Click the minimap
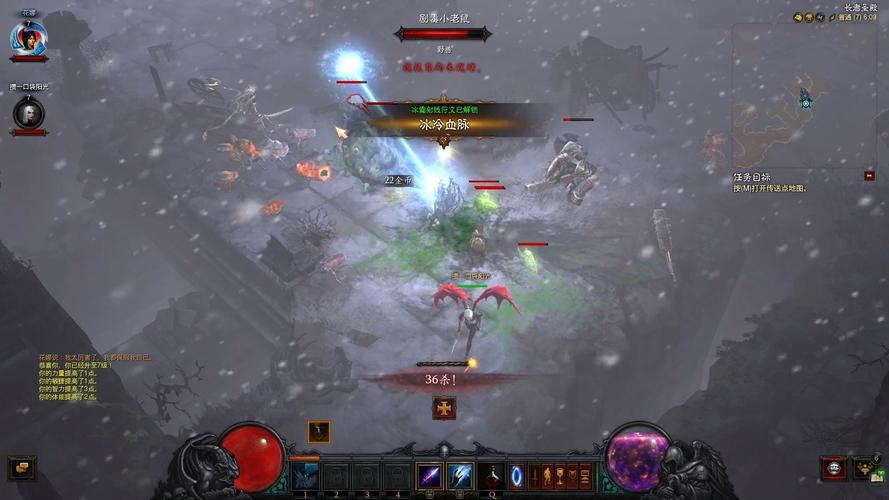 [x=803, y=97]
